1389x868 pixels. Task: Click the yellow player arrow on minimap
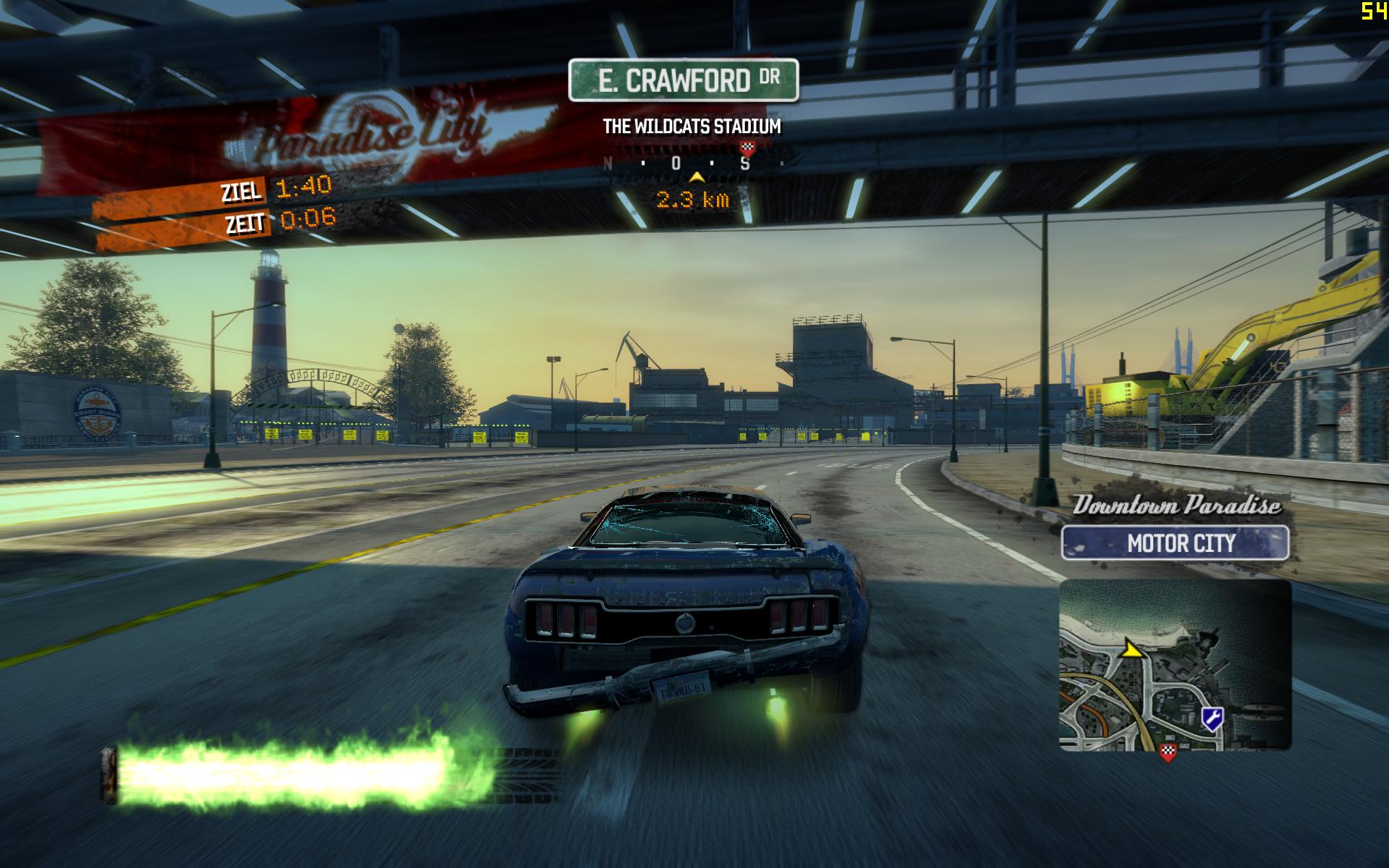pyautogui.click(x=1129, y=649)
